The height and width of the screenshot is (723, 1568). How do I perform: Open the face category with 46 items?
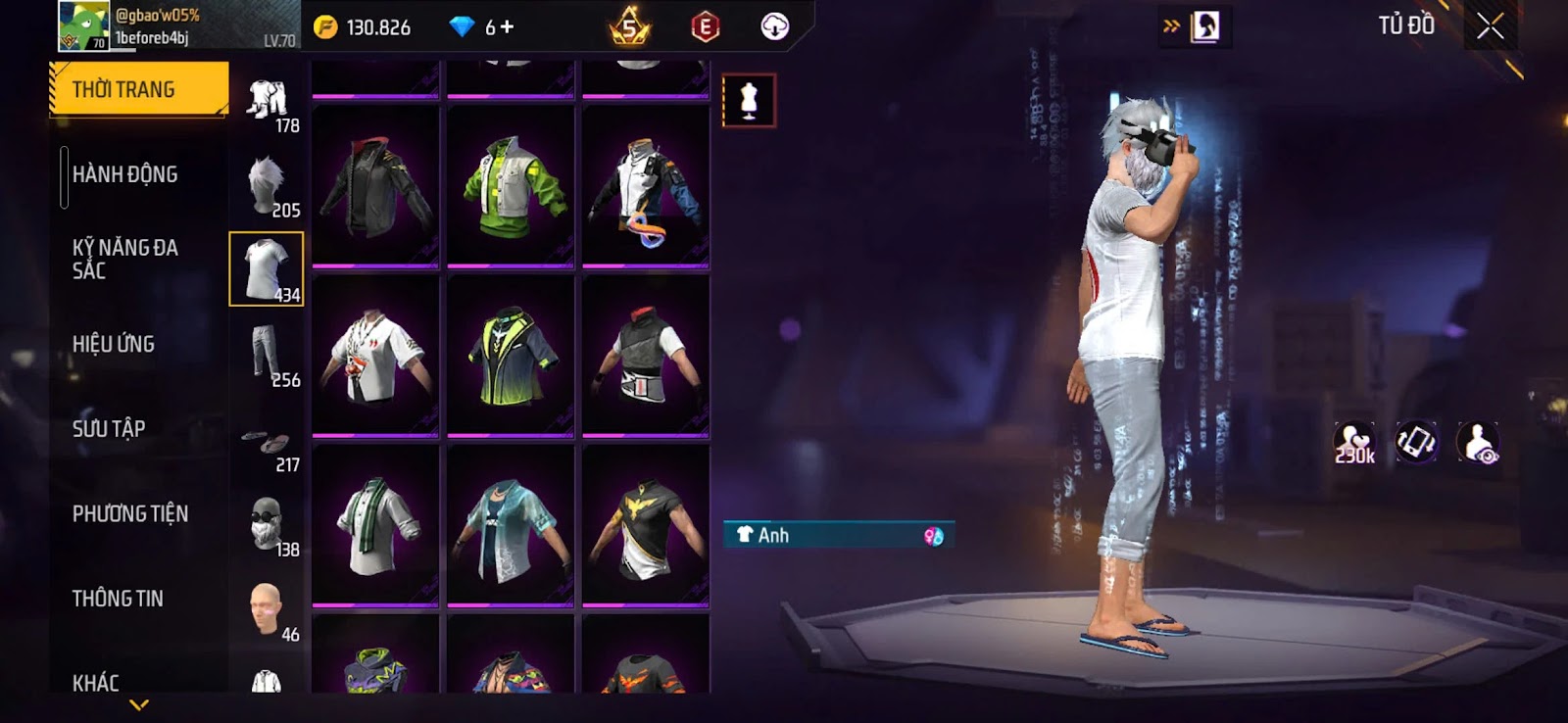(268, 609)
